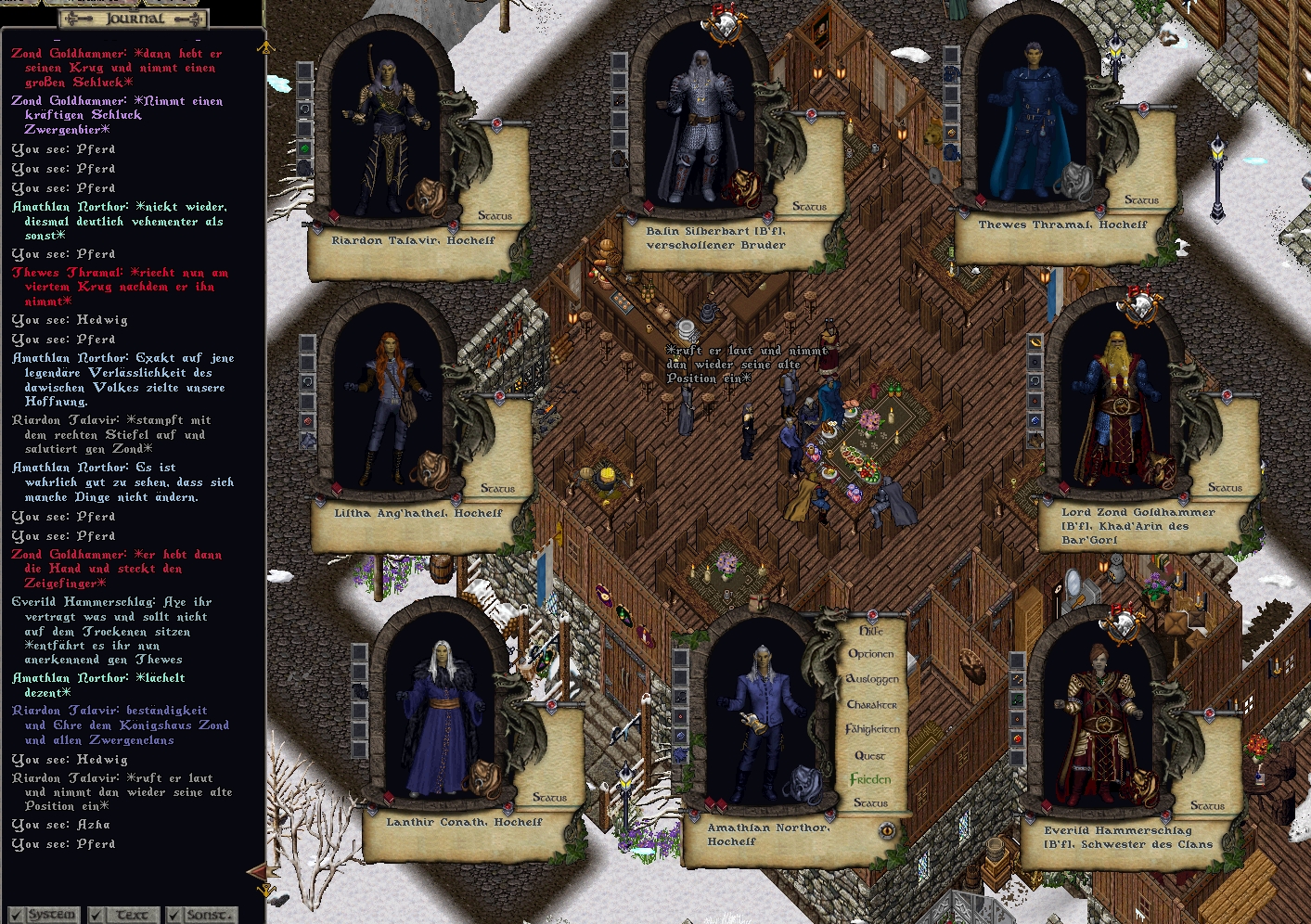Toggle the green Frieden peace mode
The height and width of the screenshot is (924, 1311).
[870, 779]
